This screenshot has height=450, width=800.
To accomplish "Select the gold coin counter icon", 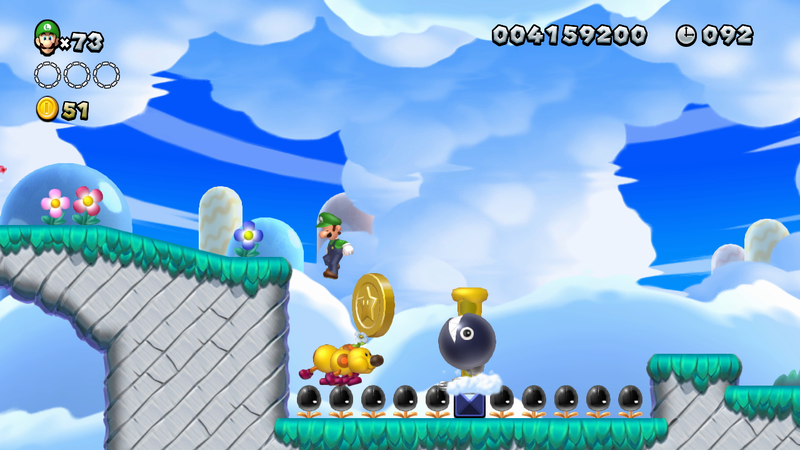I will click(x=47, y=109).
